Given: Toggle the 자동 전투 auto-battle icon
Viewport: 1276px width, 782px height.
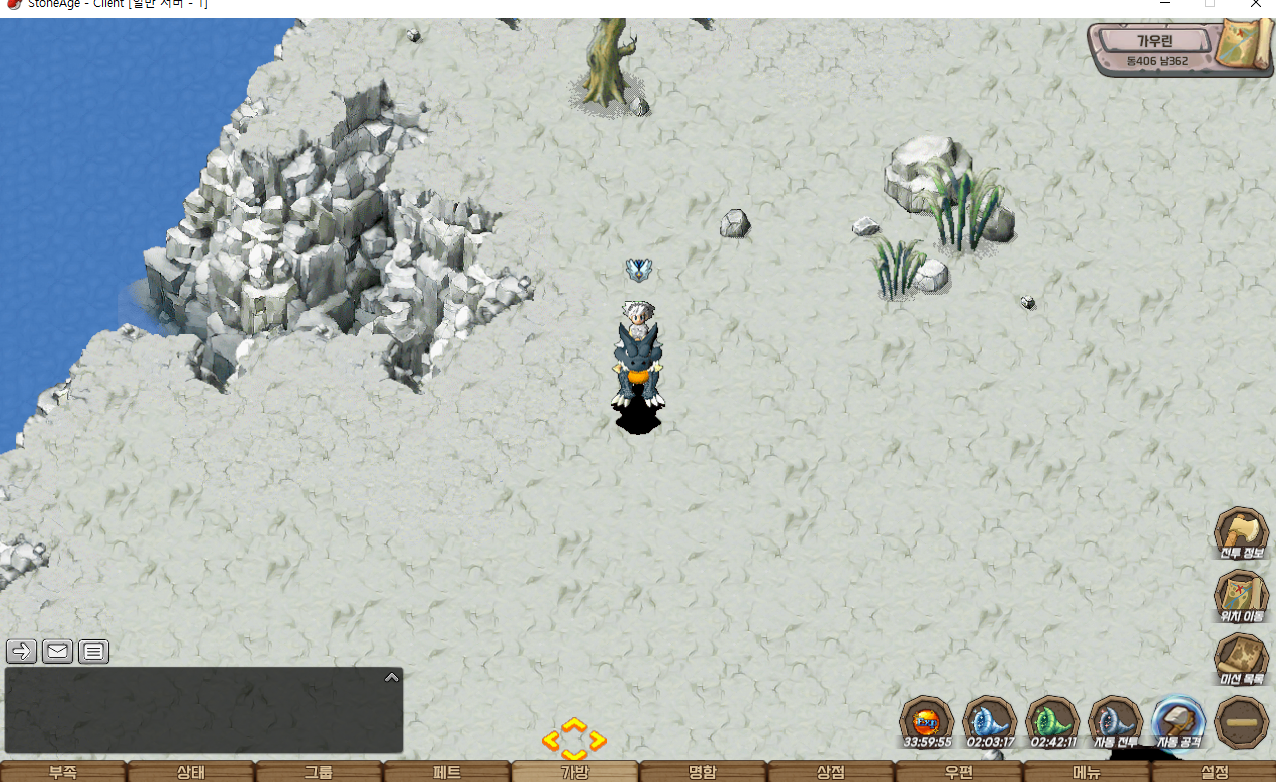Looking at the screenshot, I should [x=1115, y=722].
